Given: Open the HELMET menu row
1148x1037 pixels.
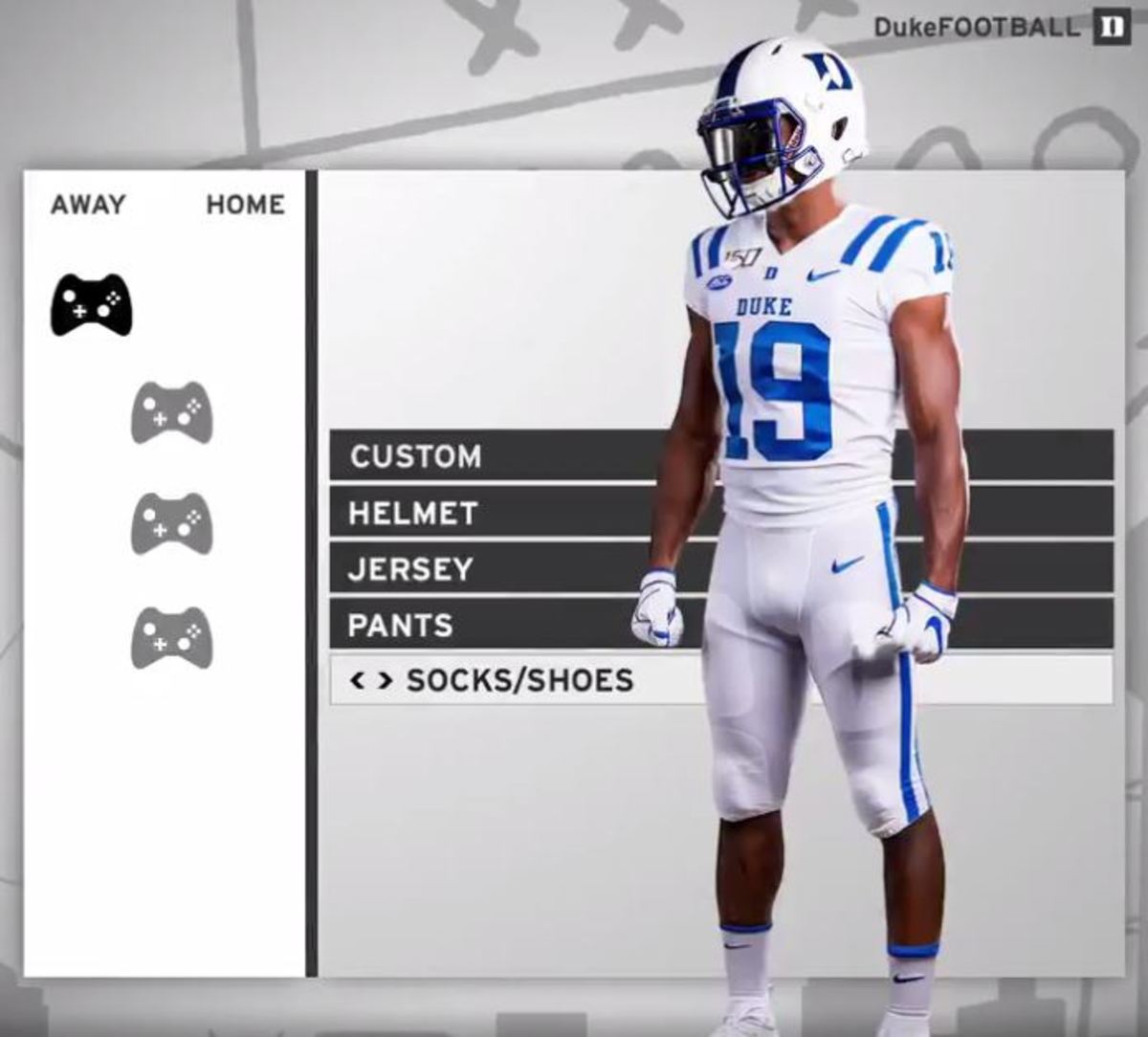Looking at the screenshot, I should coord(412,513).
